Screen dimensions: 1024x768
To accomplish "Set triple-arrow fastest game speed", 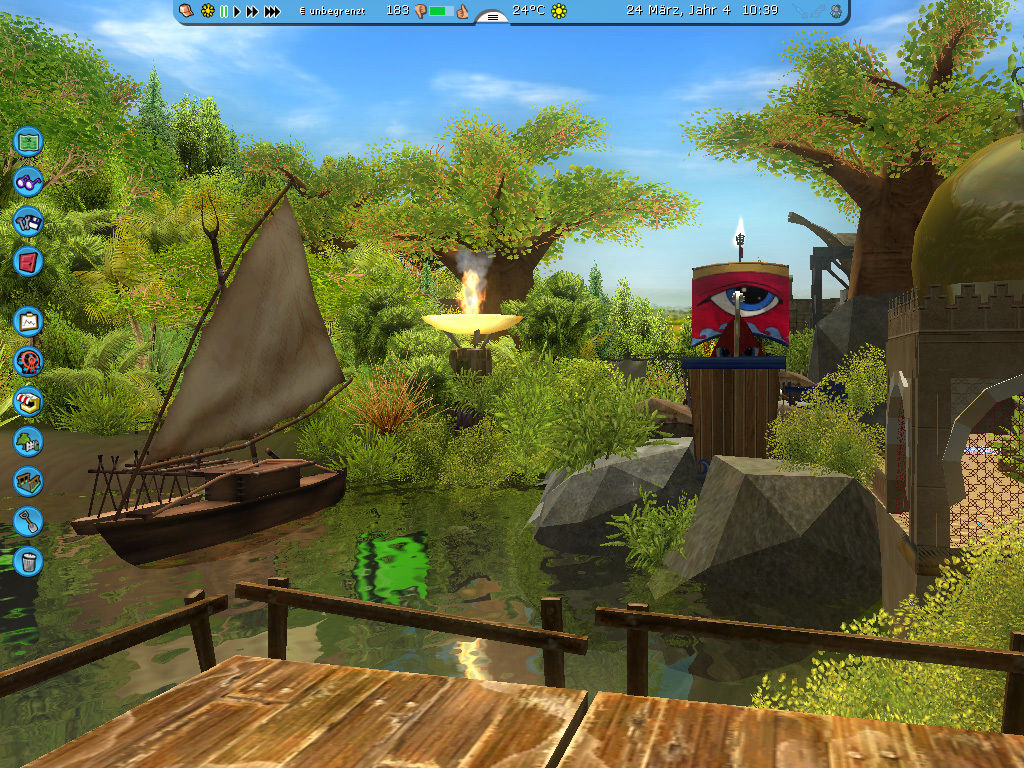I will (x=272, y=11).
